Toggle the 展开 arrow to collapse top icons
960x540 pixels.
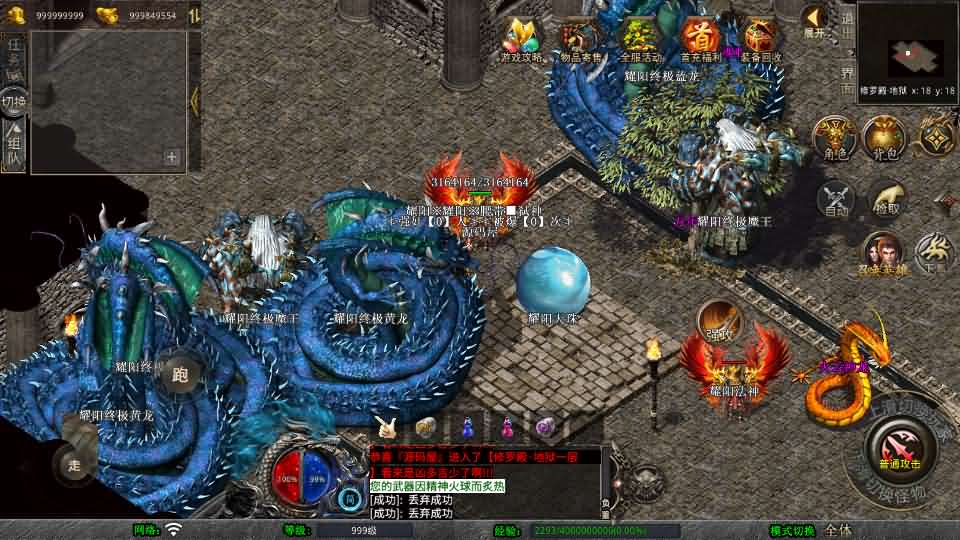(814, 23)
